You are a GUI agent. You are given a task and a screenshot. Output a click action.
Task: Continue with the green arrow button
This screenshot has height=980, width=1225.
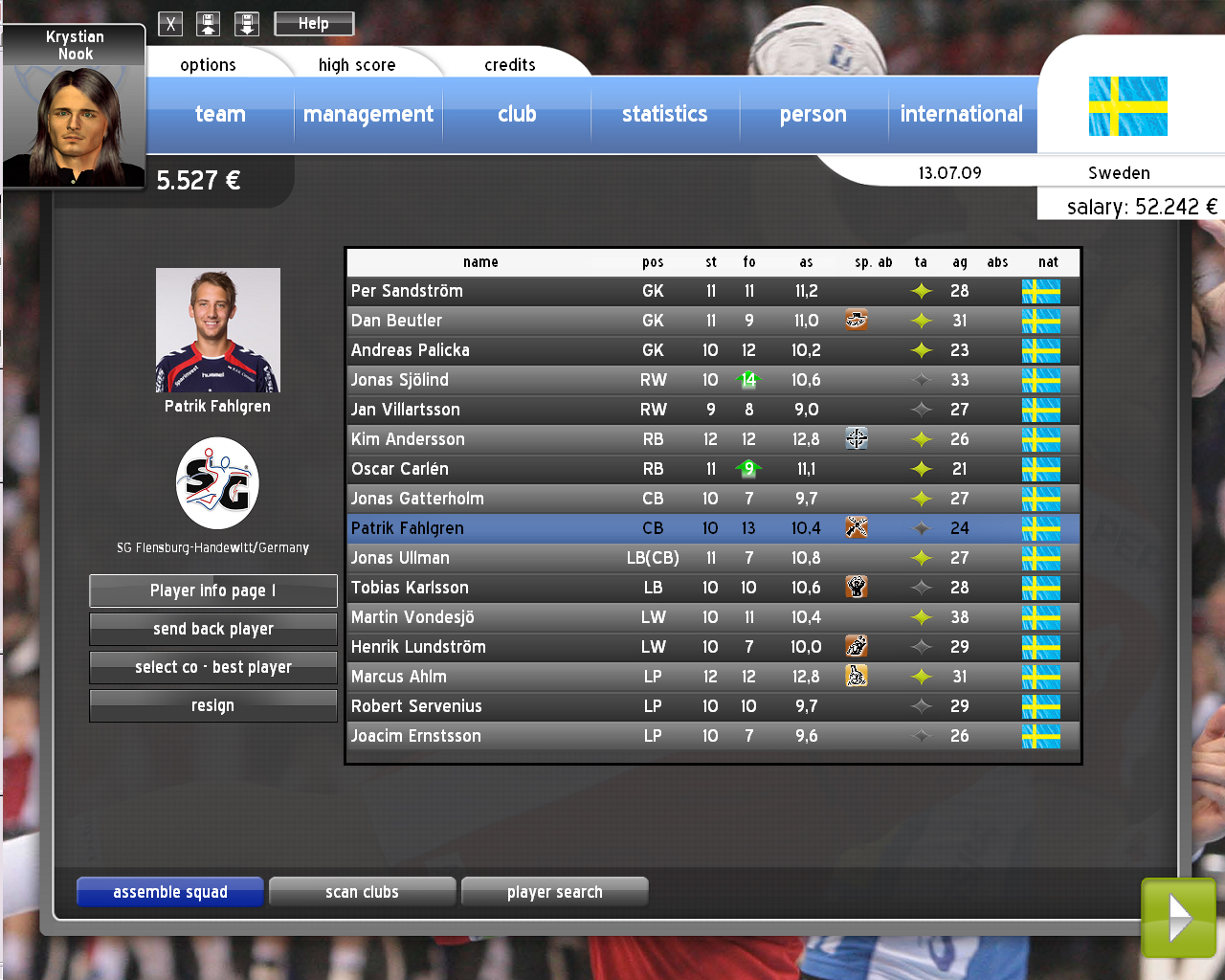(1178, 919)
